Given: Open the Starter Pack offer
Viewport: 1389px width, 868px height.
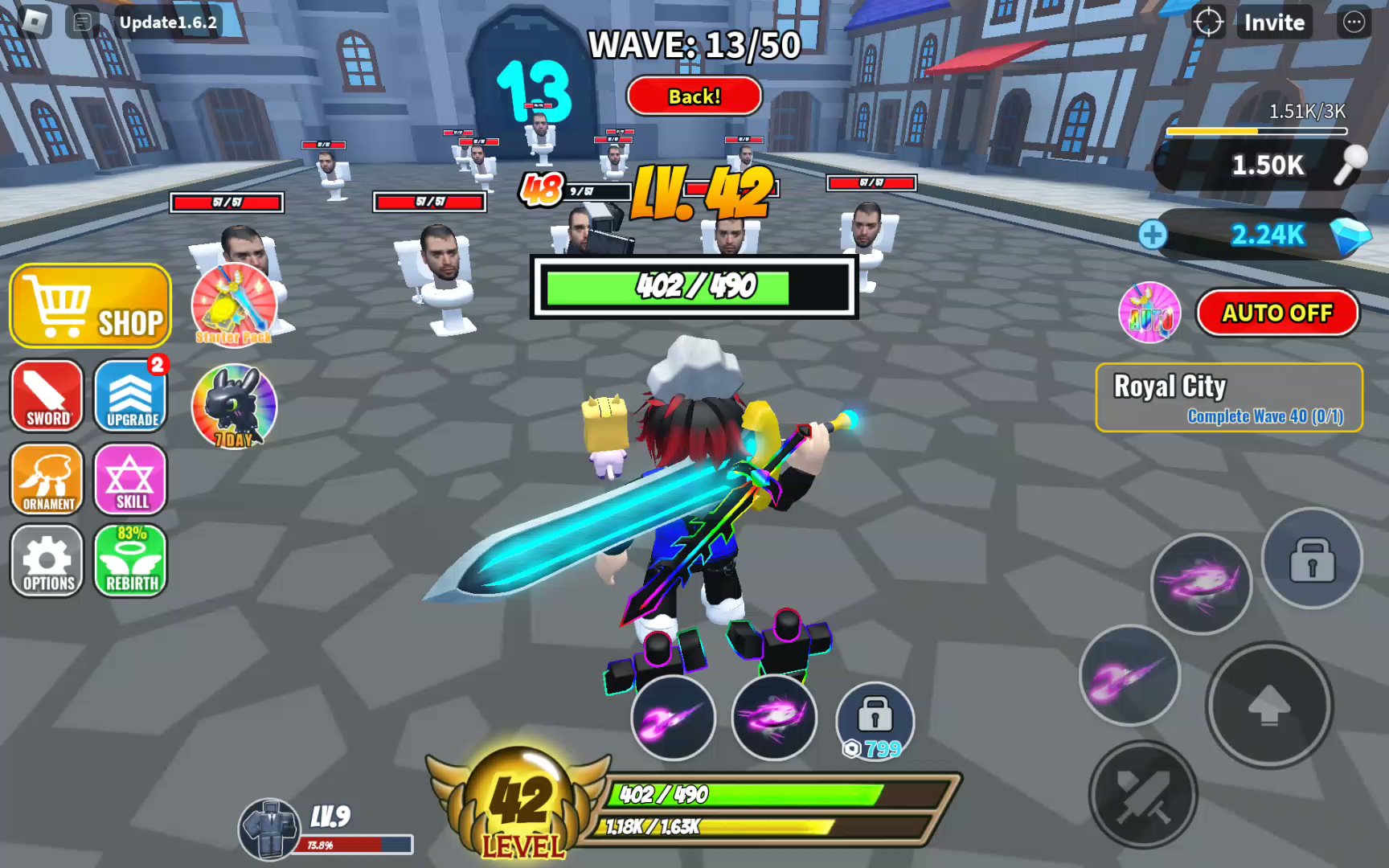Looking at the screenshot, I should tap(234, 305).
